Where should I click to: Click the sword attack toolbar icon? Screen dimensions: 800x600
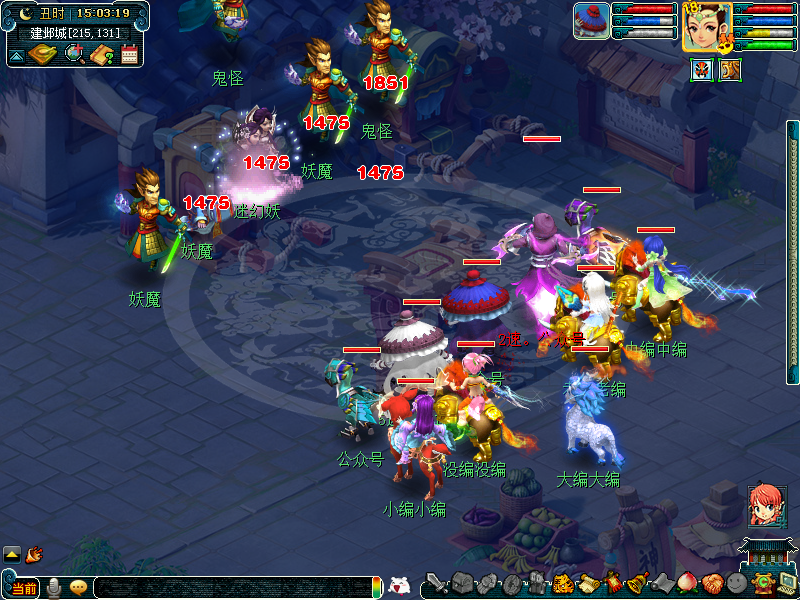pos(436,583)
